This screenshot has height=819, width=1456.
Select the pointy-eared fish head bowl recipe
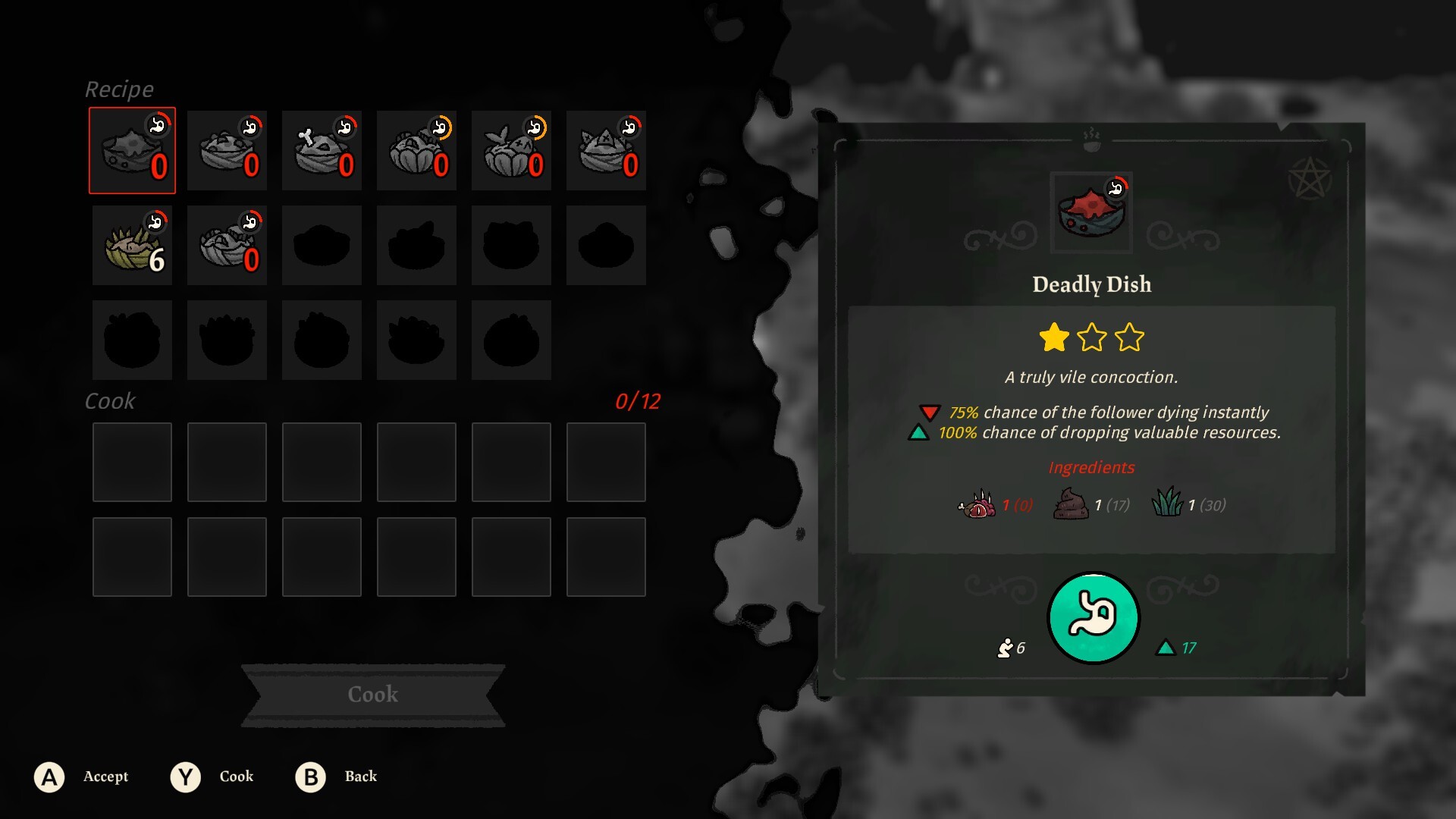(x=606, y=150)
